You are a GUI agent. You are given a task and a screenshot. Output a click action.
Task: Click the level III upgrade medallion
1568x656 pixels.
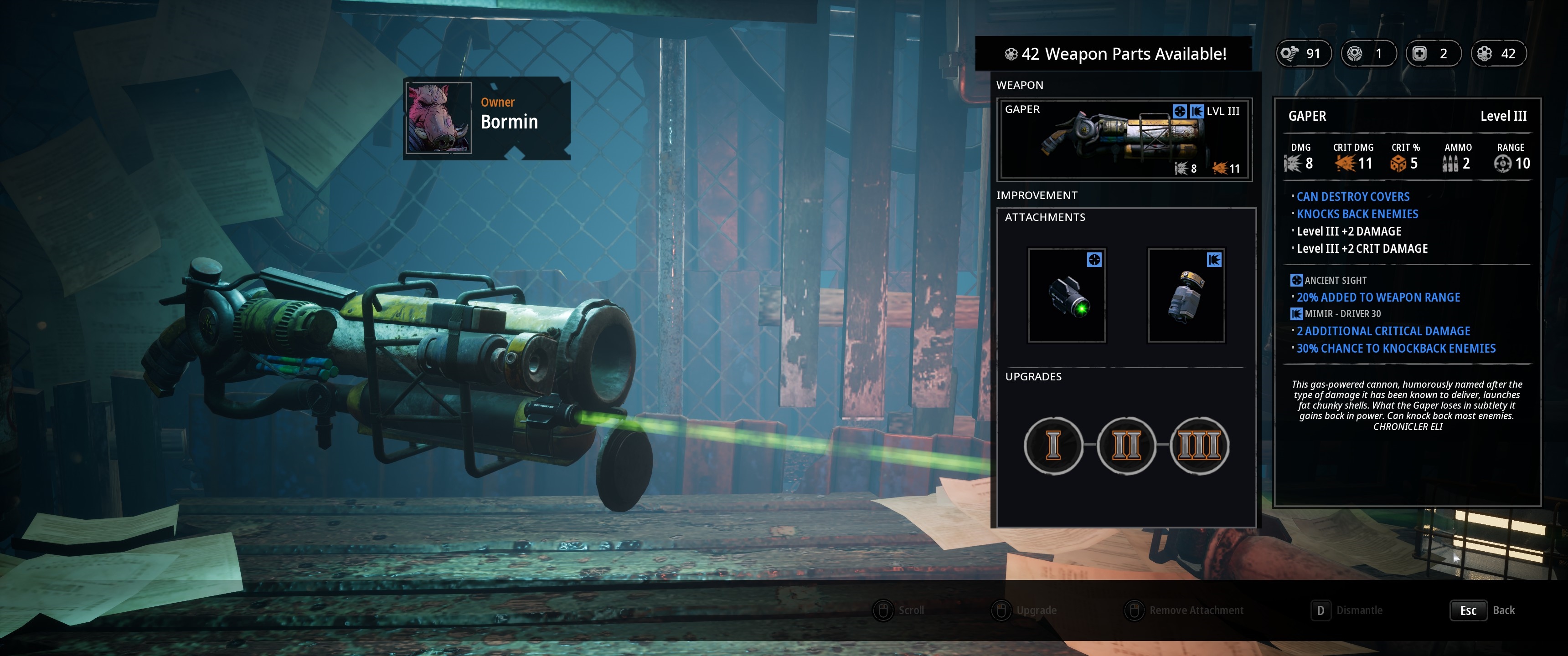[1199, 446]
